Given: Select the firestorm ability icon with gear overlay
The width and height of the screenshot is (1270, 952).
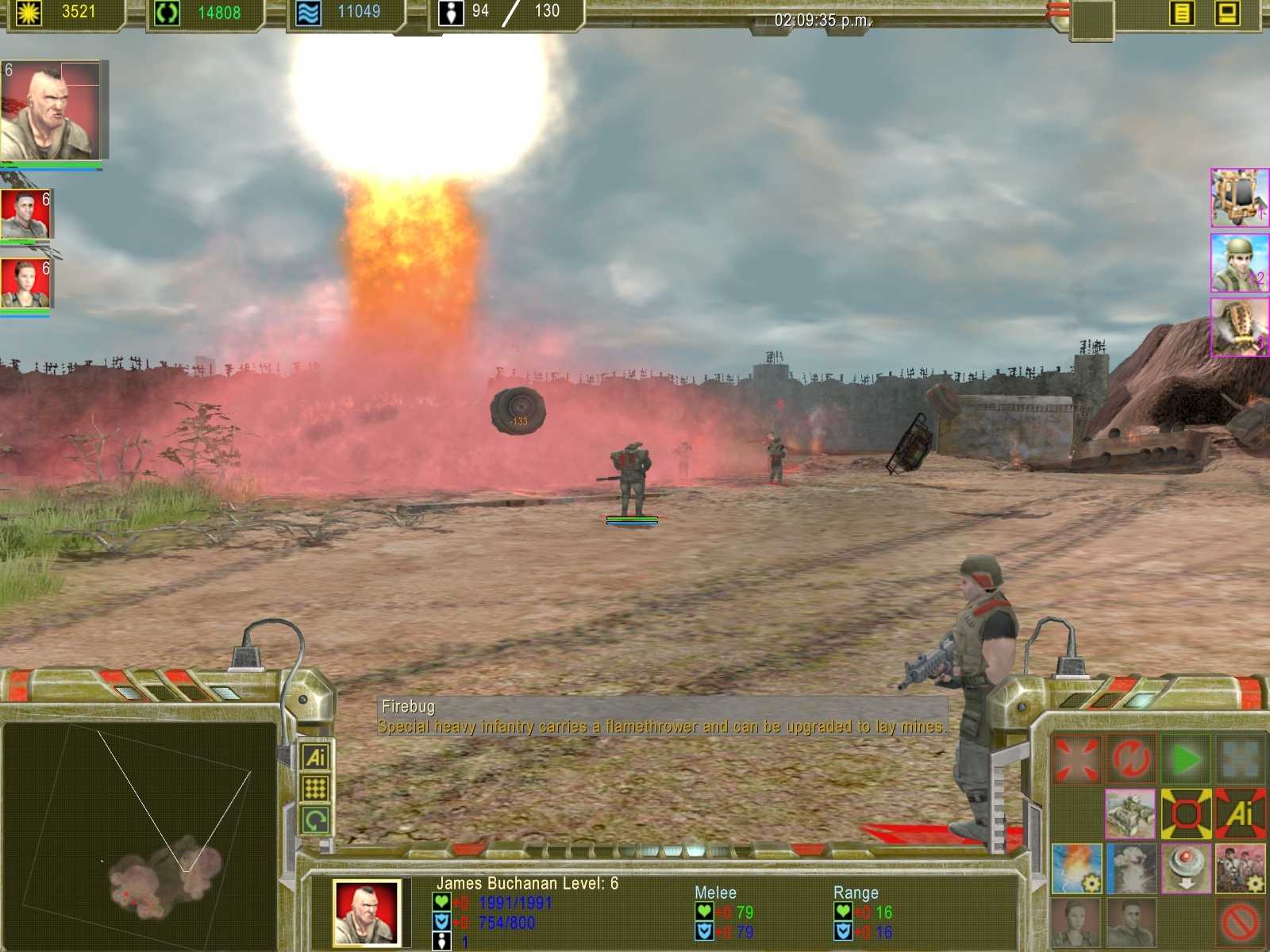Looking at the screenshot, I should [1076, 869].
